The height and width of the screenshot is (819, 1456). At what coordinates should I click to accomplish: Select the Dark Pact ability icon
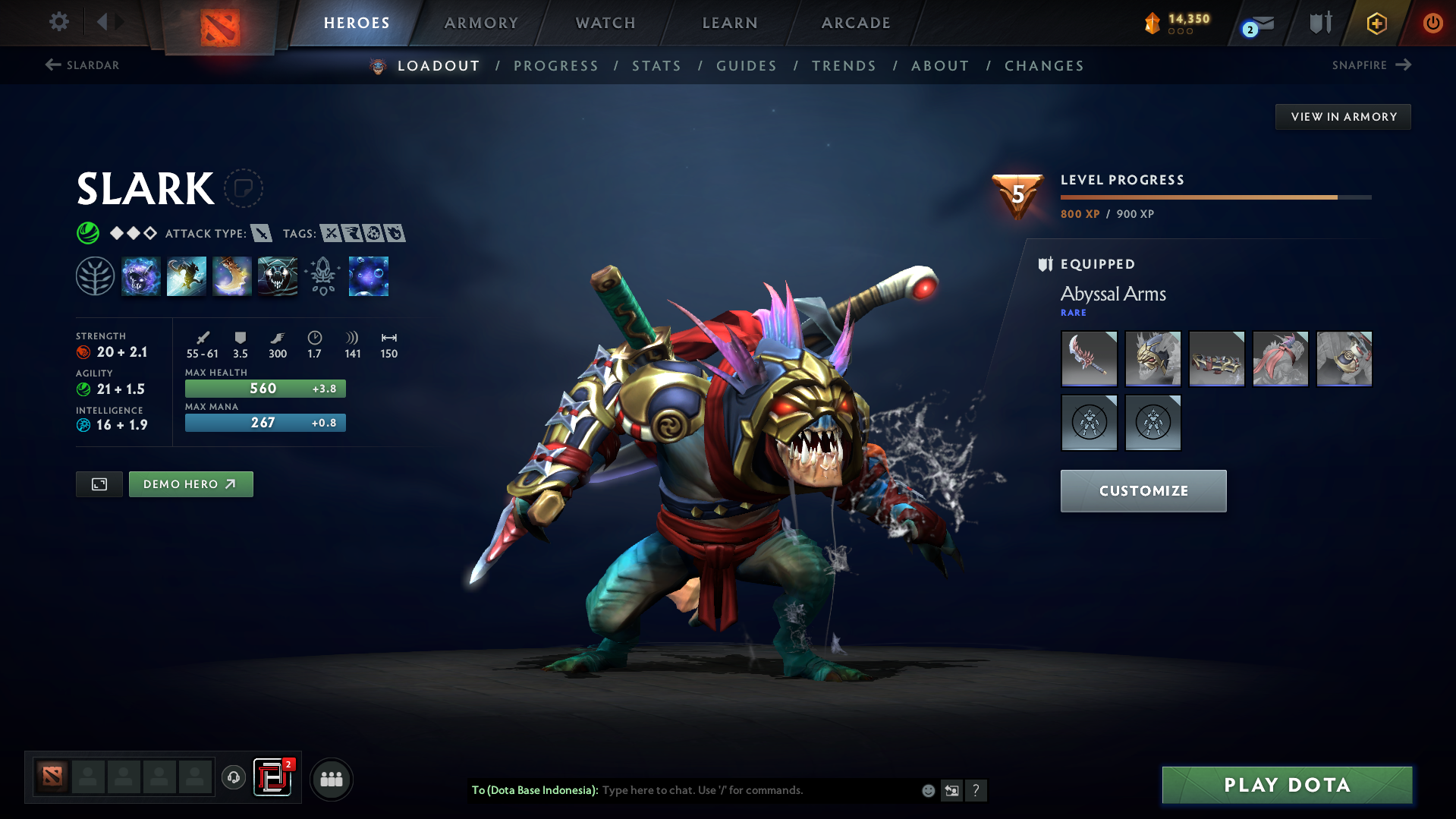pos(141,276)
